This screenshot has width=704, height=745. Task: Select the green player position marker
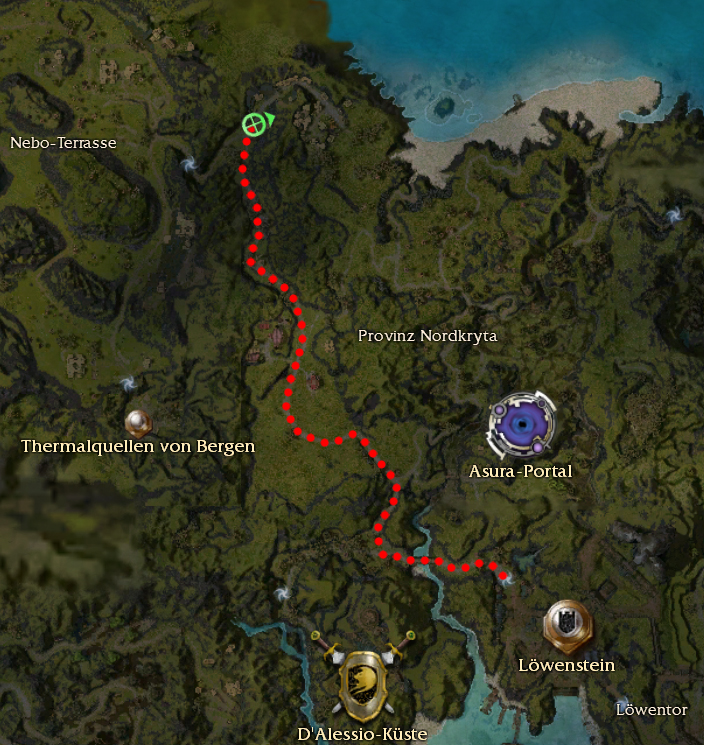254,124
